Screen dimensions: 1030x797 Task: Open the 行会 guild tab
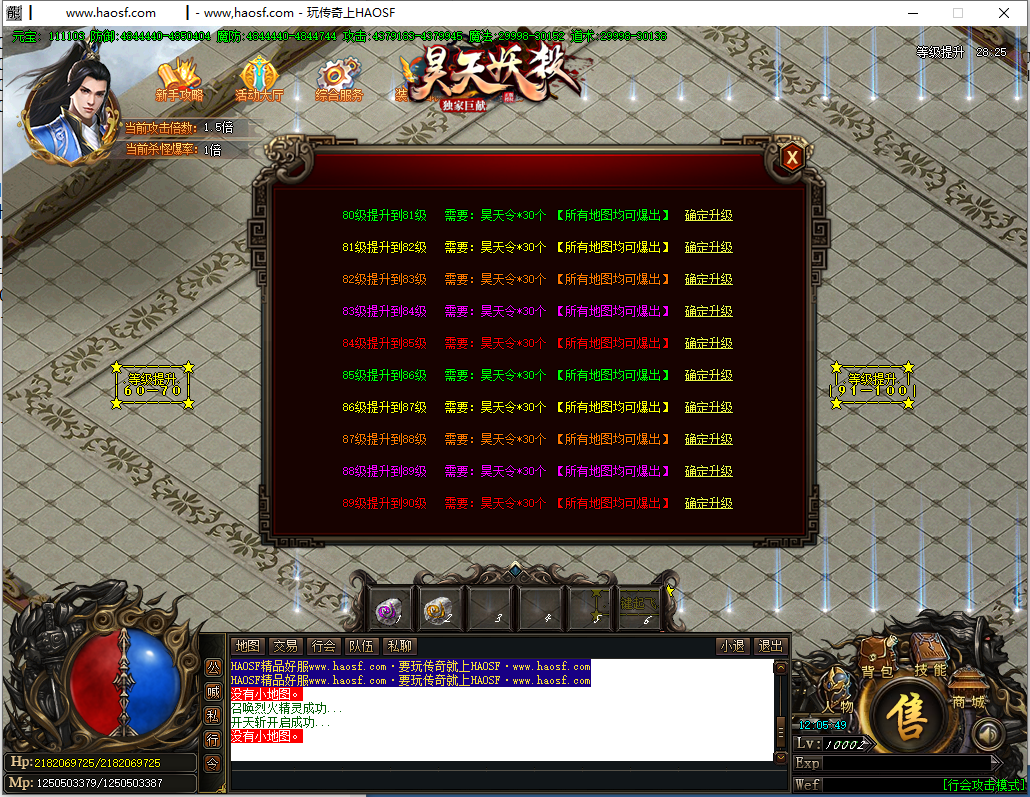tap(323, 646)
